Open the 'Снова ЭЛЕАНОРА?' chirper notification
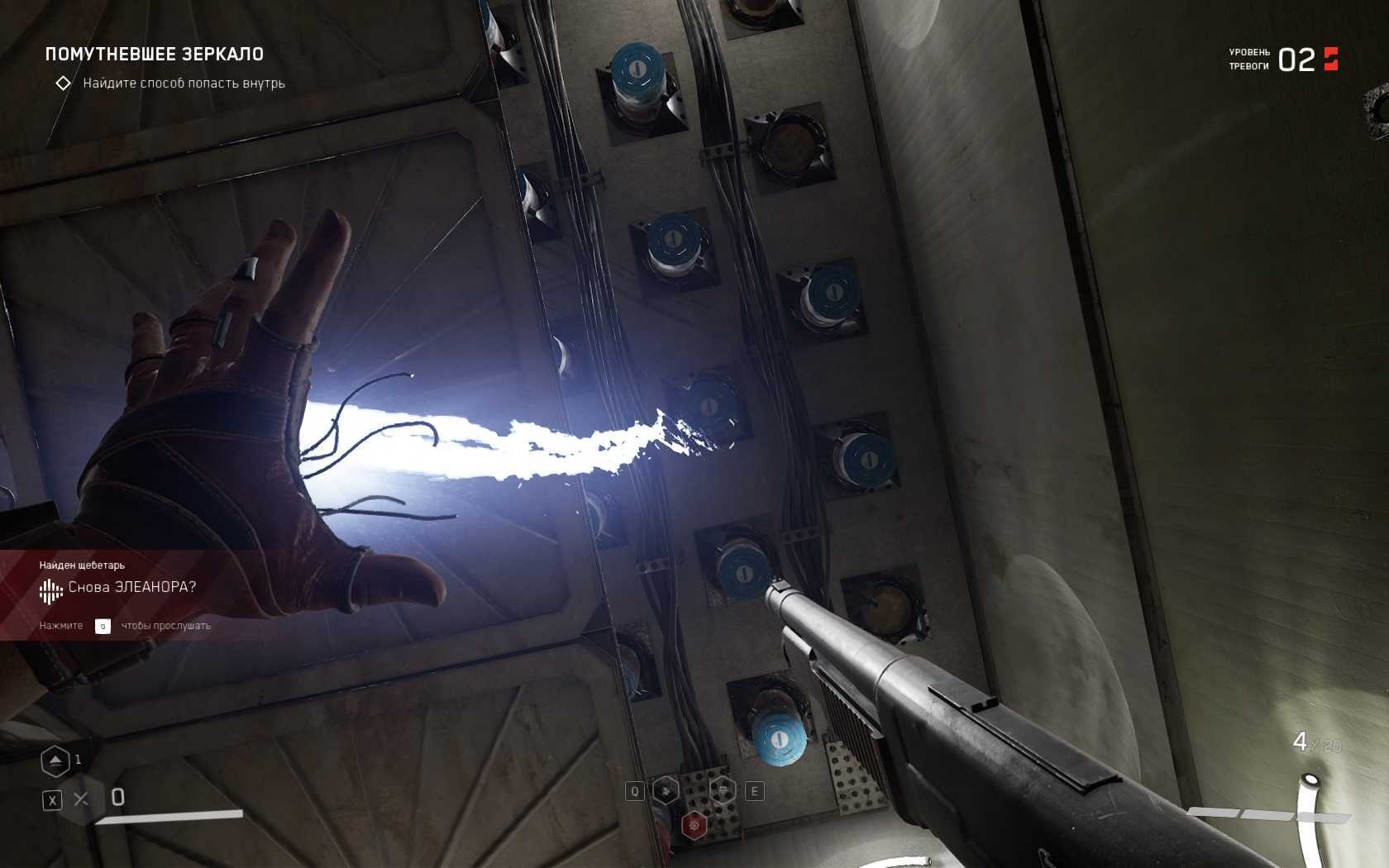1389x868 pixels. tap(132, 588)
